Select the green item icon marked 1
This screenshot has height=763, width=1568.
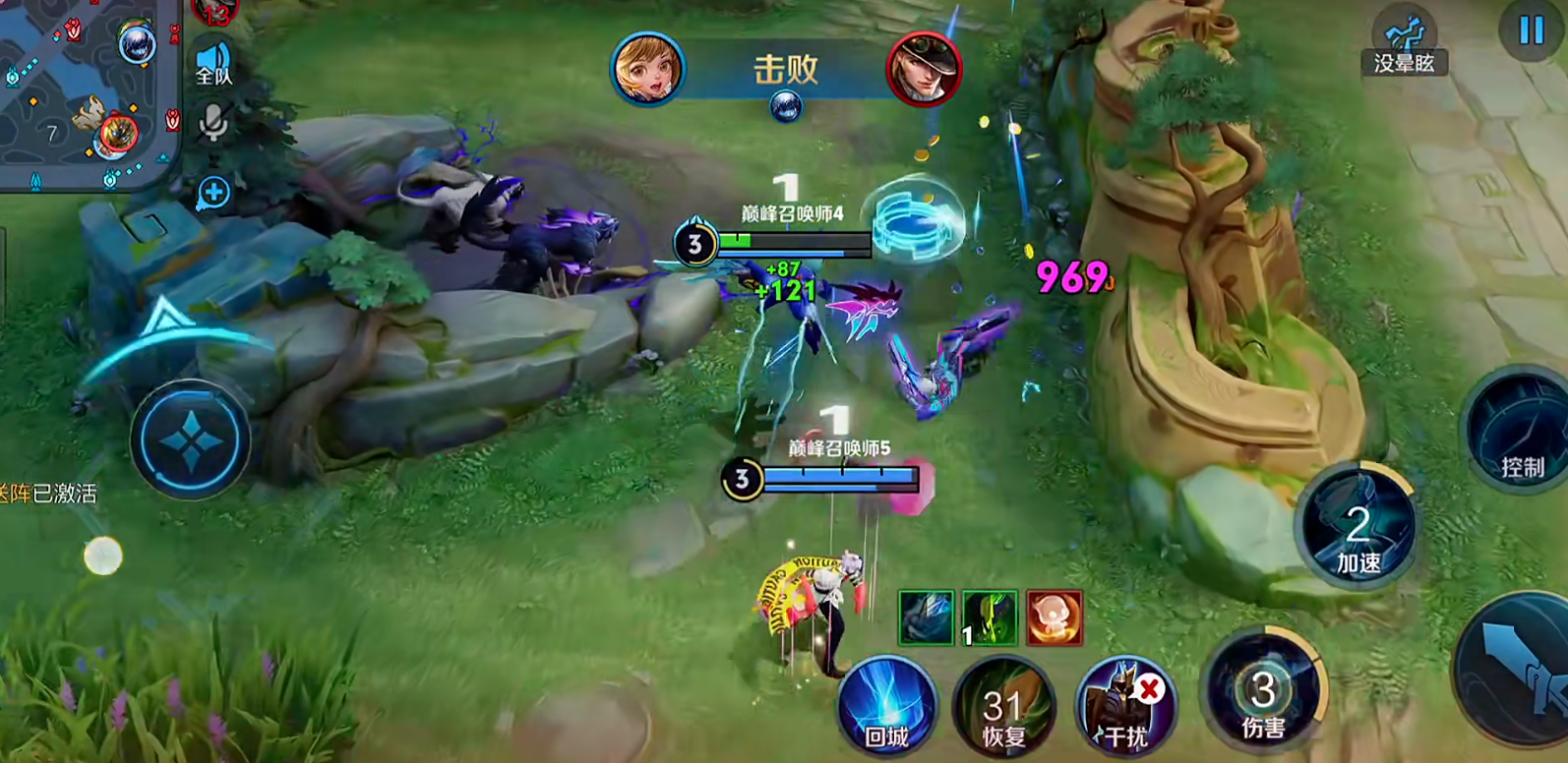tap(989, 617)
